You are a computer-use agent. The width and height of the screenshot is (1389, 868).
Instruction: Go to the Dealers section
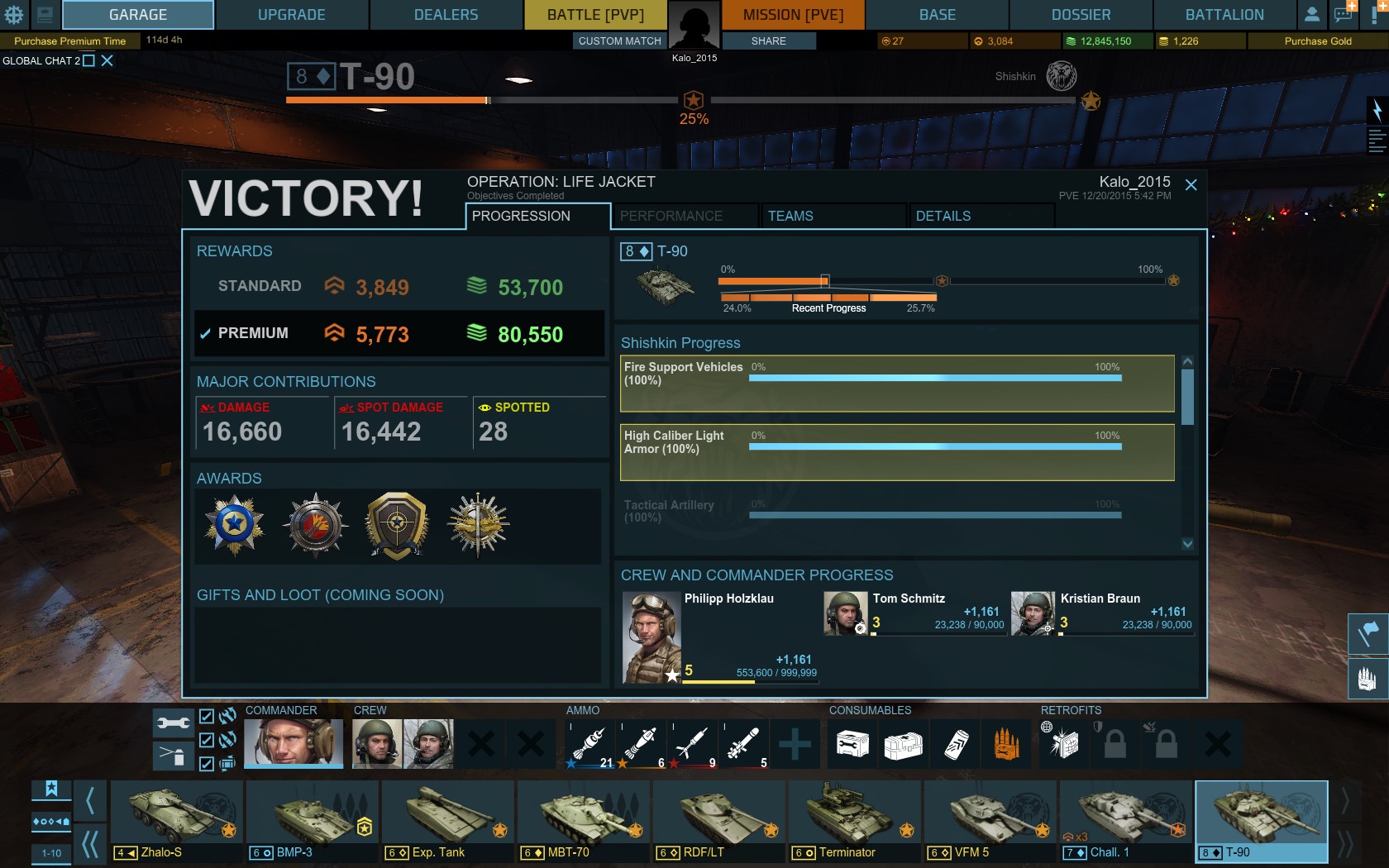446,15
